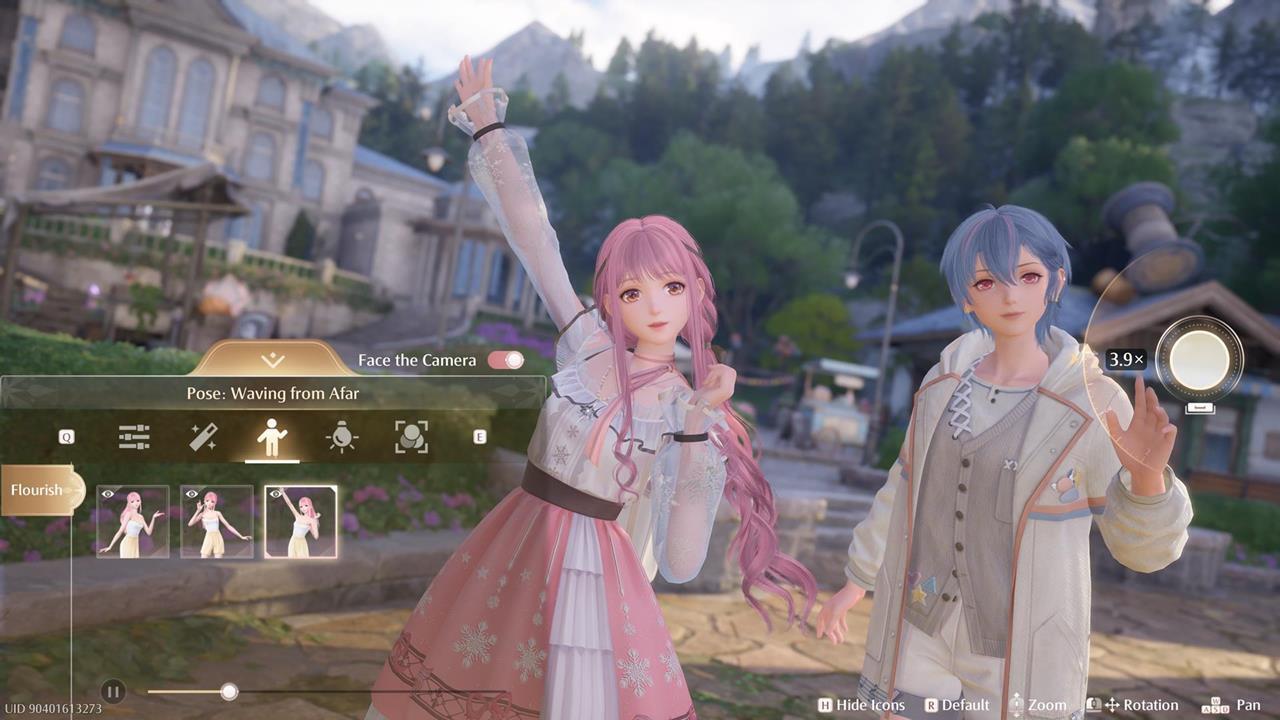The width and height of the screenshot is (1280, 720).
Task: Pause the pose animation
Action: [113, 691]
